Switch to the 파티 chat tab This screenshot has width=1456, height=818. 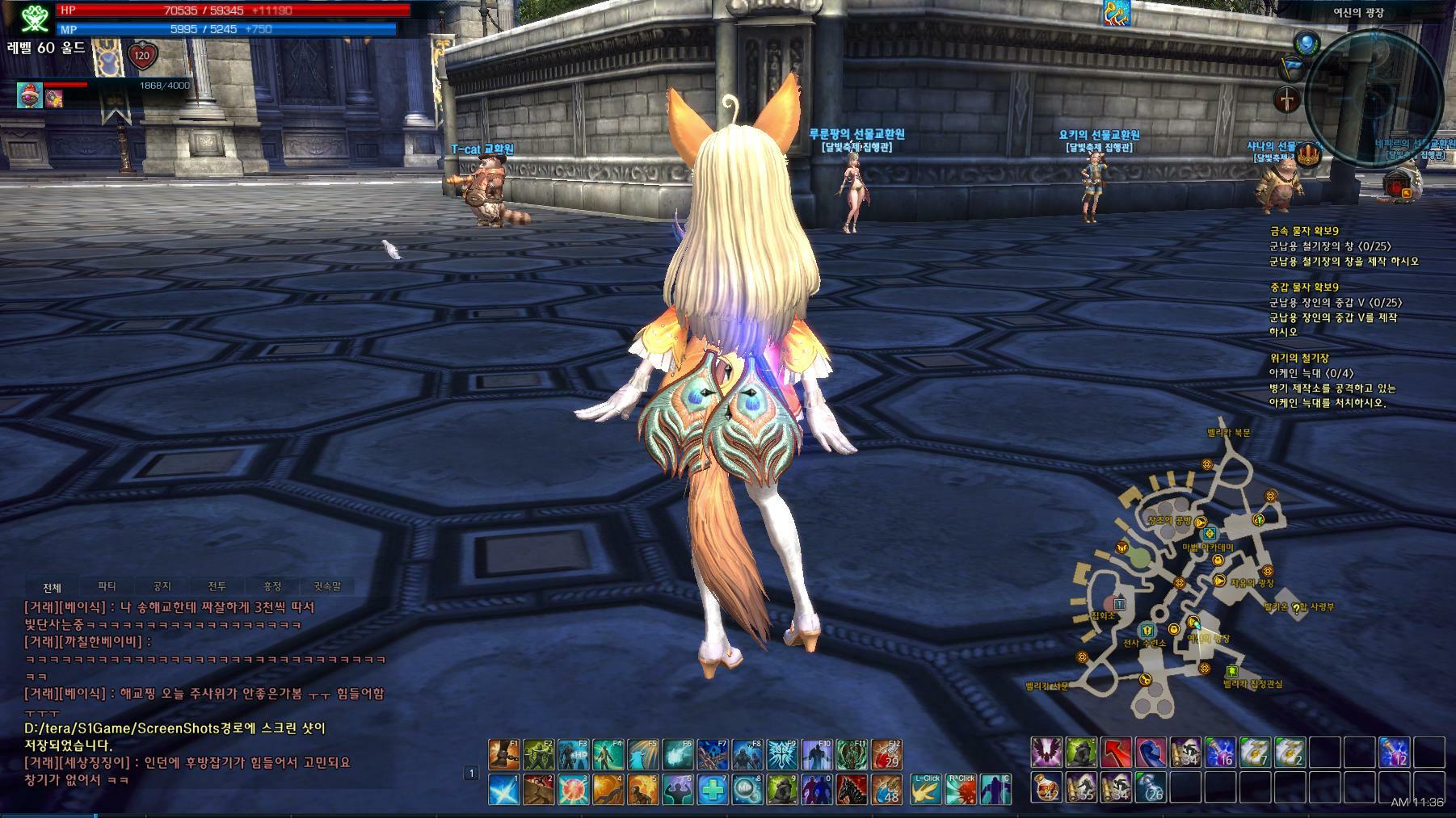click(107, 587)
